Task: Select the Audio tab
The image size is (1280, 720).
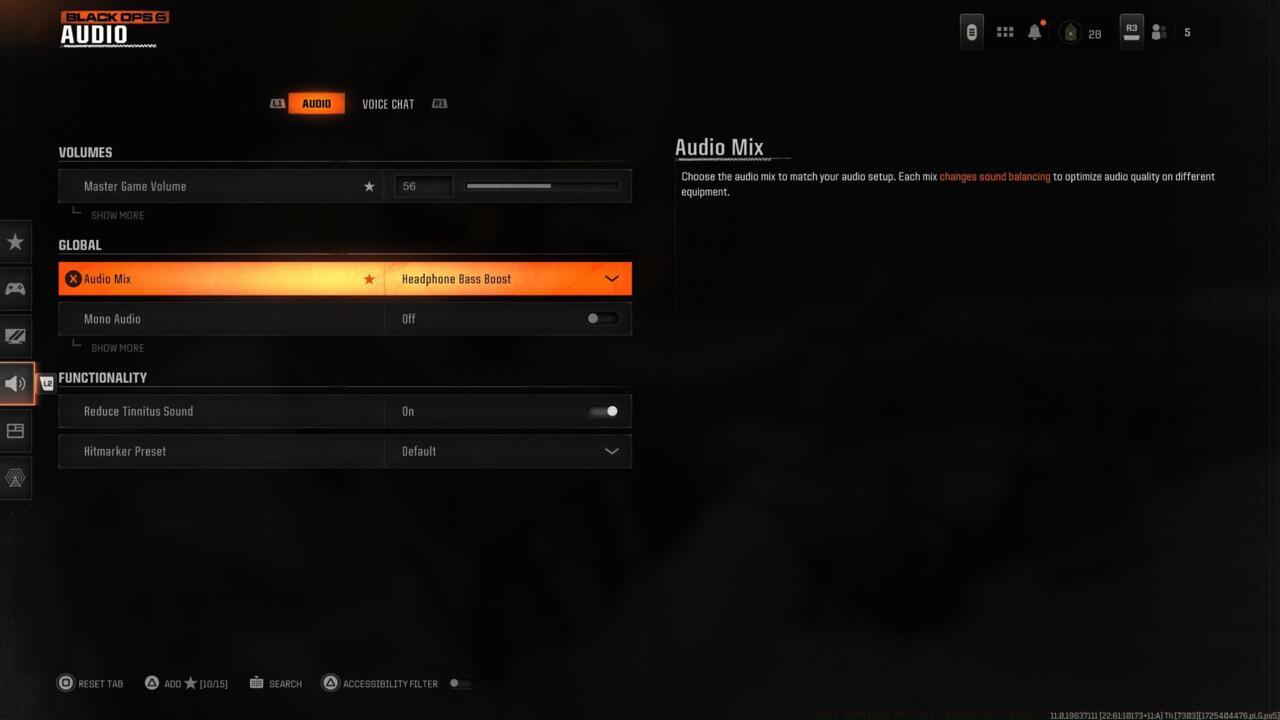Action: coord(316,103)
